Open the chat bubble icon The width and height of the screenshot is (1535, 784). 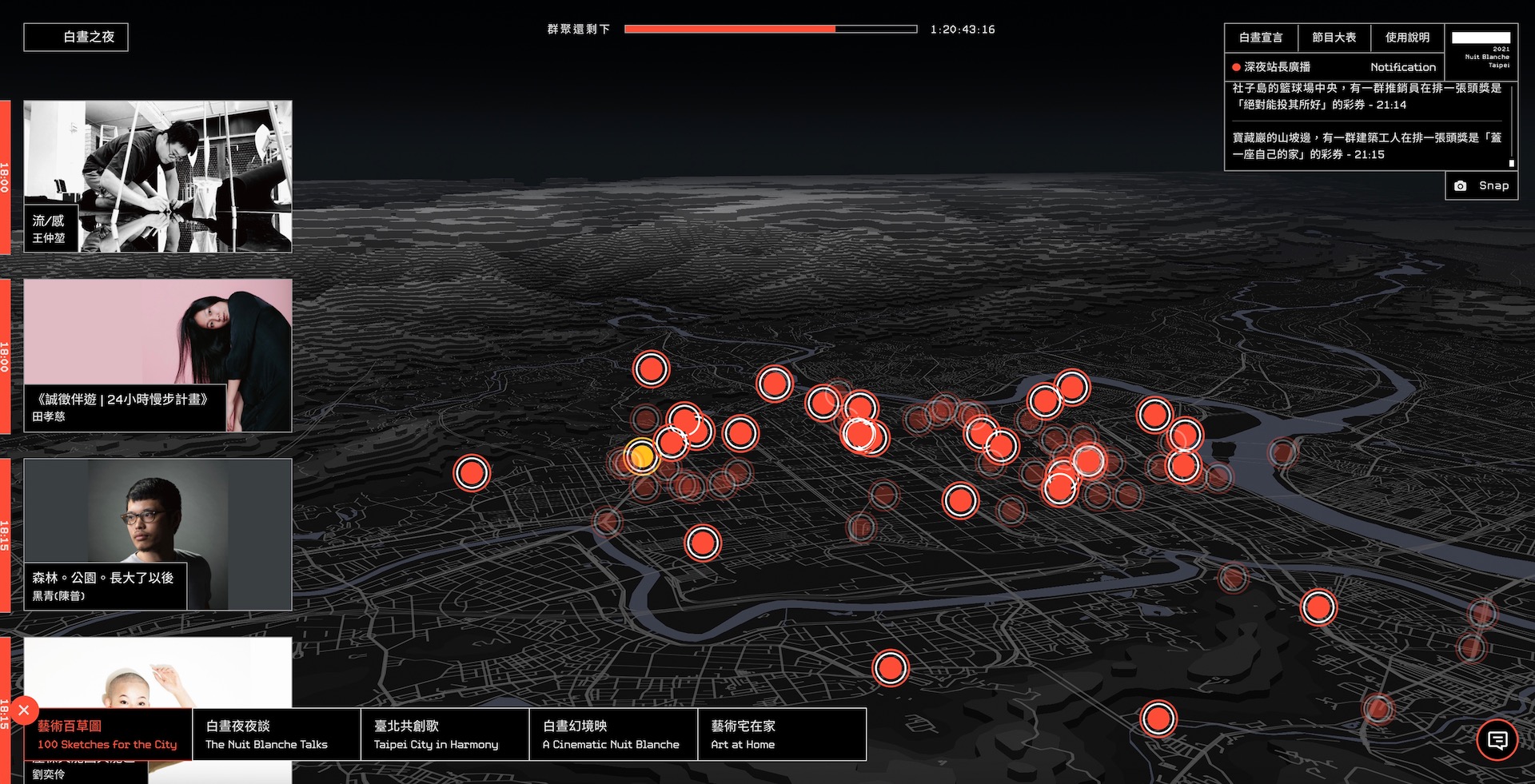[x=1497, y=740]
